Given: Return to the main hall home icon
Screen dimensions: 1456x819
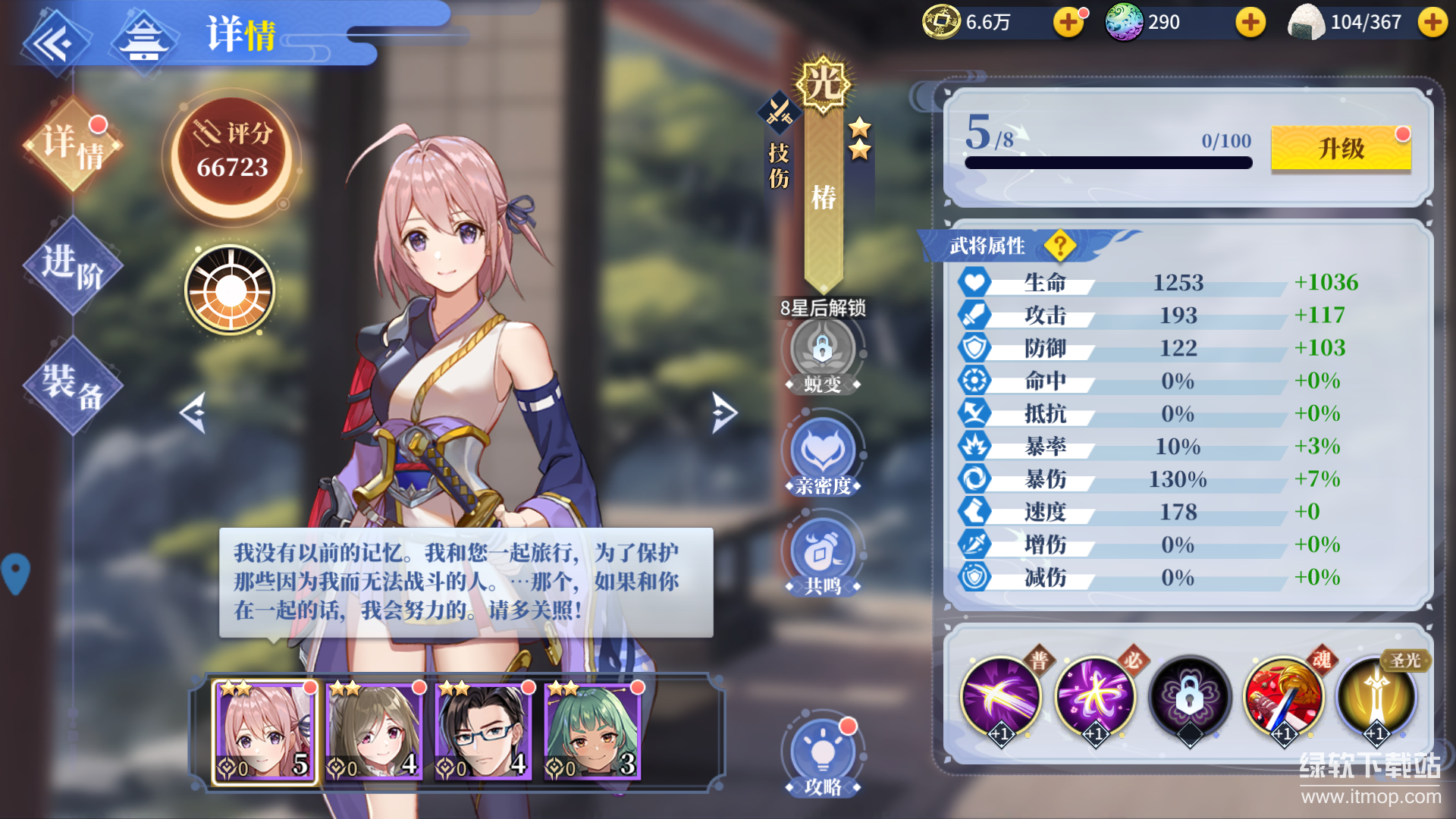Looking at the screenshot, I should click(144, 39).
